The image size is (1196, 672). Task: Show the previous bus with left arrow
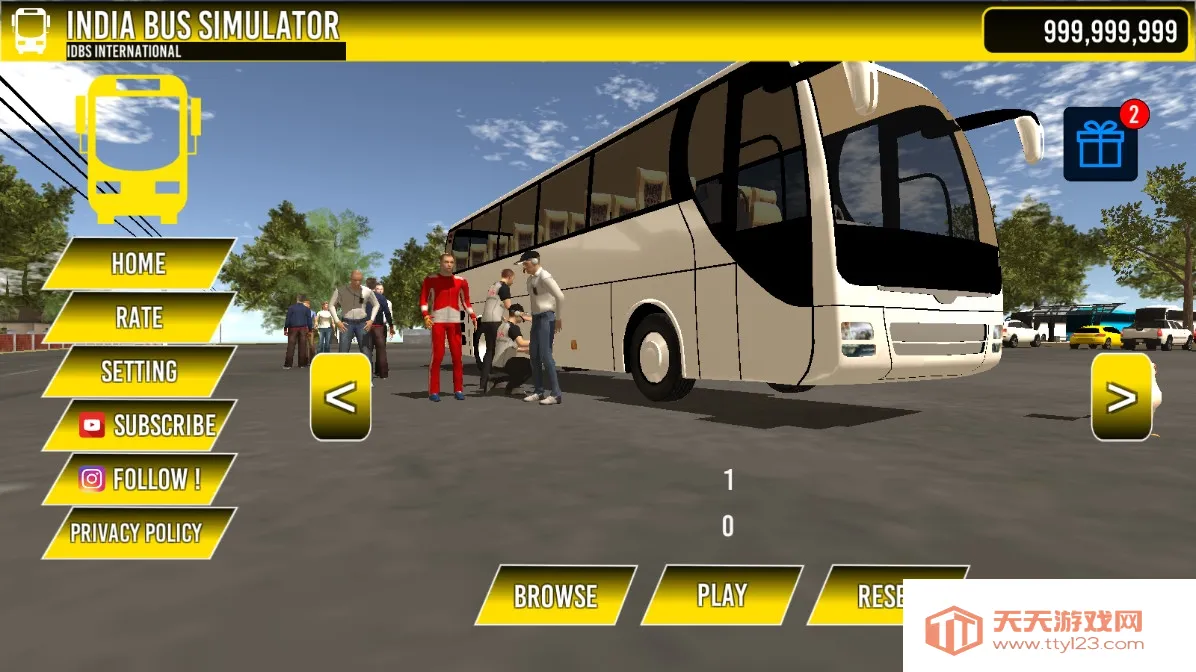(341, 397)
